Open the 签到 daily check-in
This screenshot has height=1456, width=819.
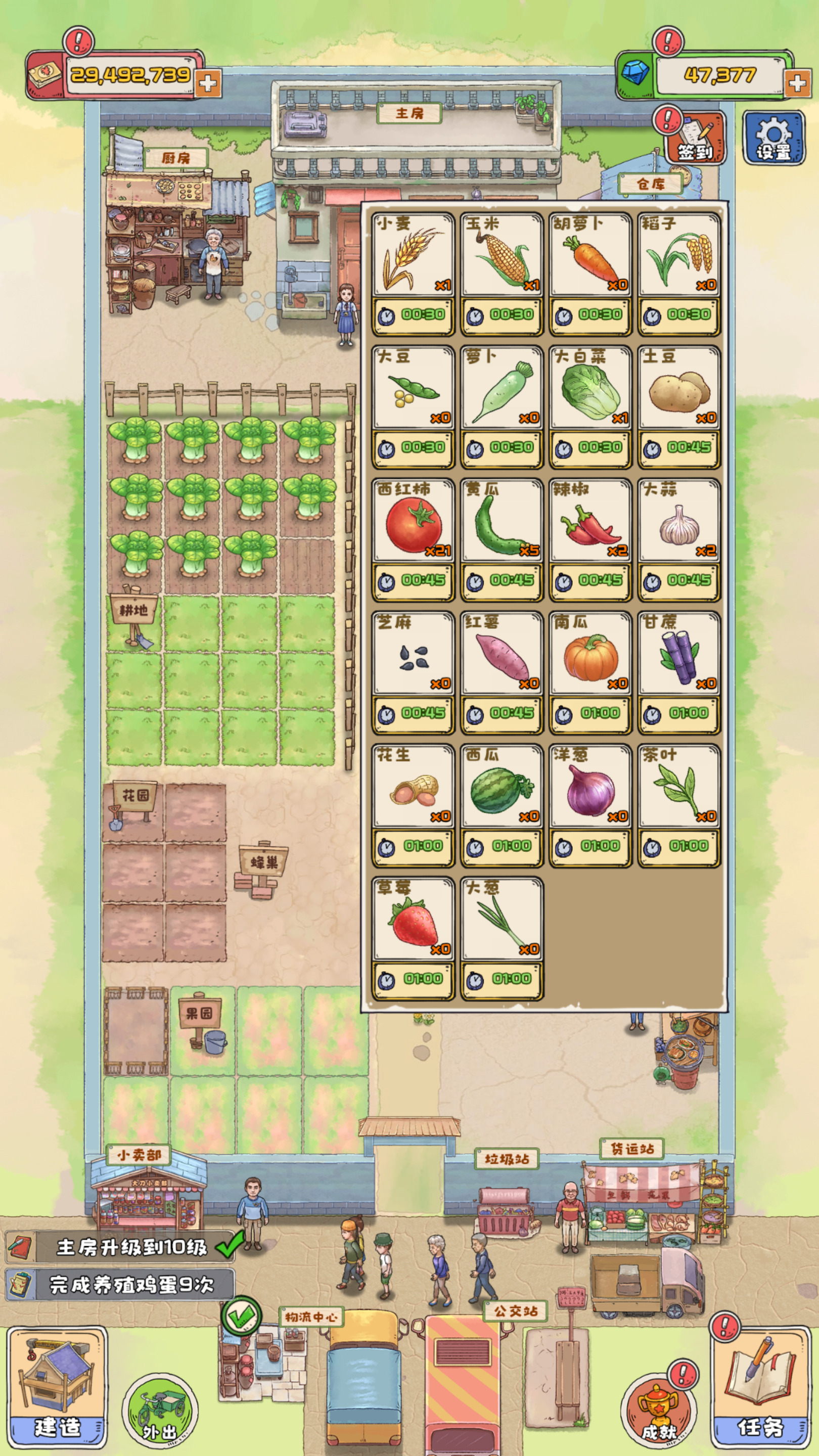coord(696,139)
